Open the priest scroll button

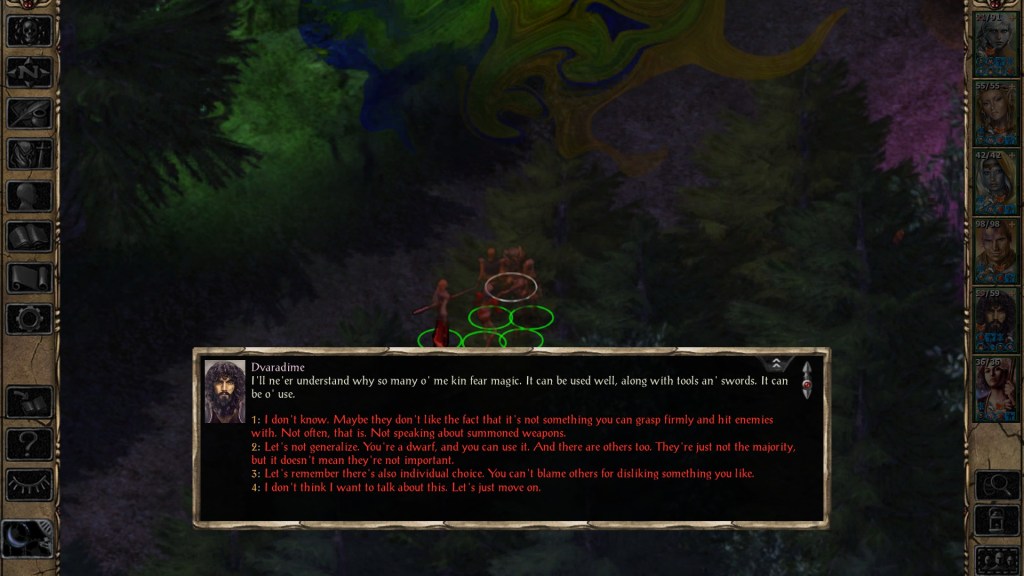pyautogui.click(x=29, y=278)
